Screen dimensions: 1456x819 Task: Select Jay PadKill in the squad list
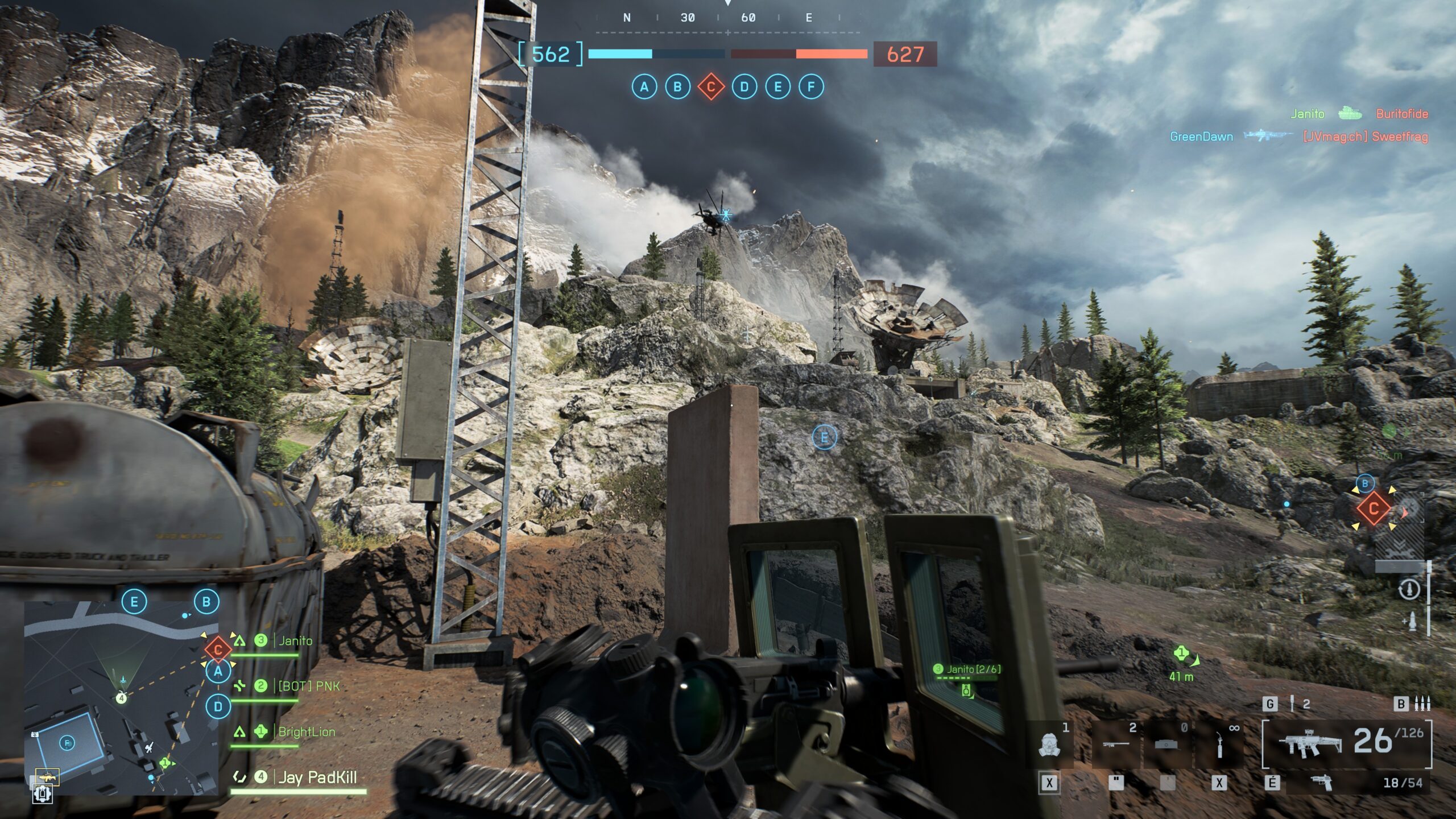pos(317,777)
